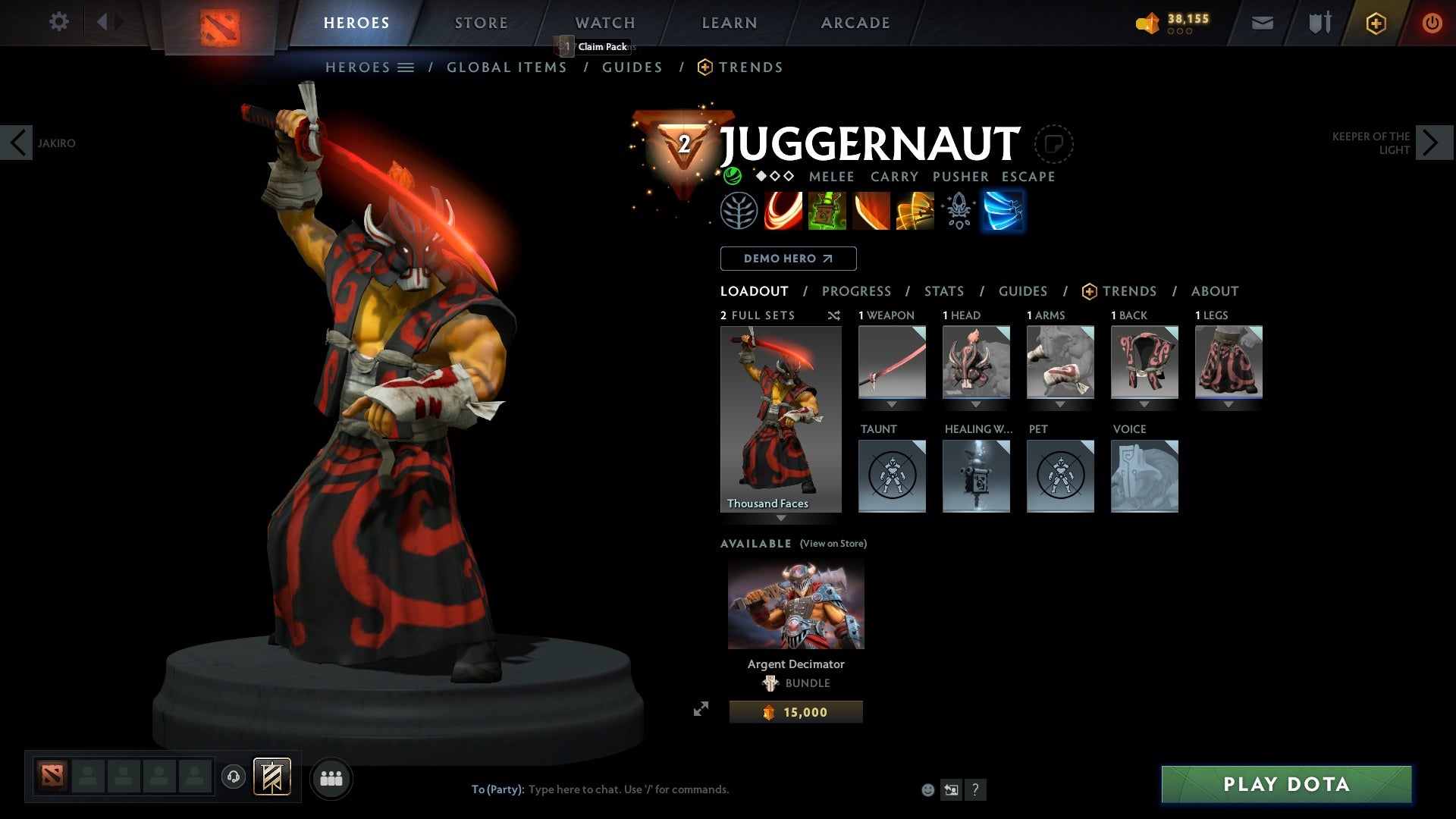
Task: Click the Omnislash ability icon
Action: [915, 210]
